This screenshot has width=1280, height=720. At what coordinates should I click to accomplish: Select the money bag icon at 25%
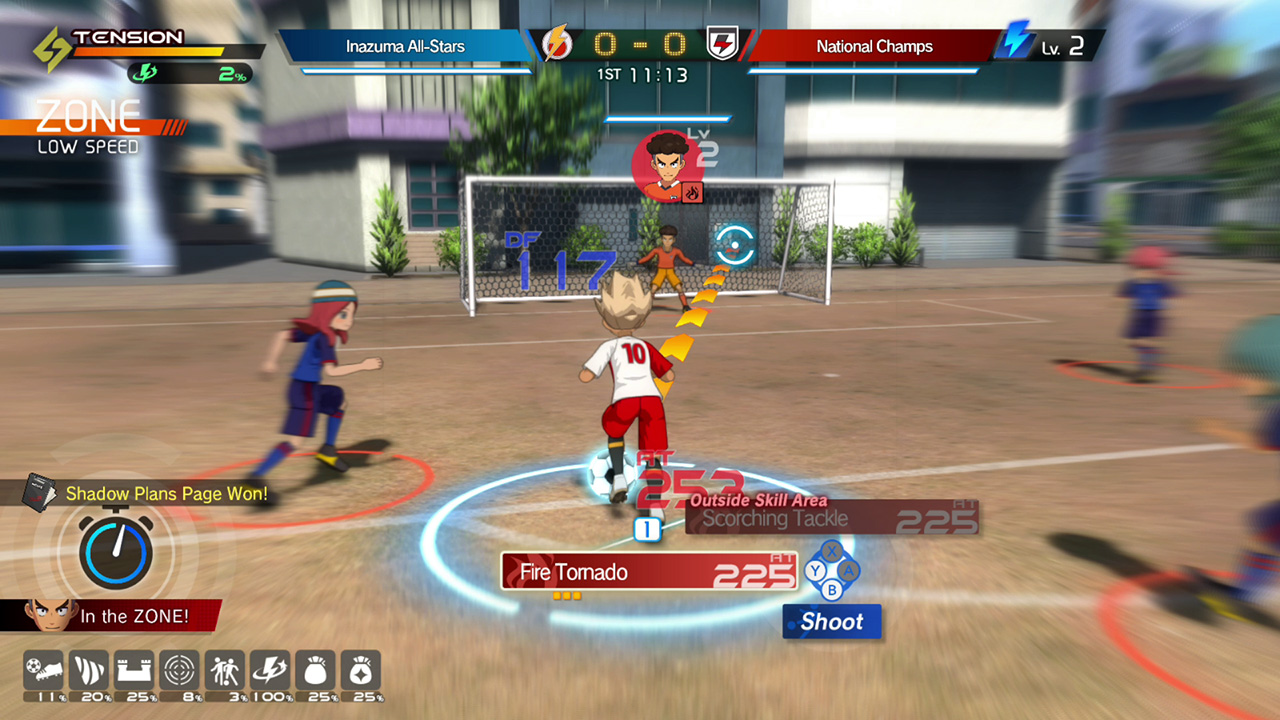(316, 668)
